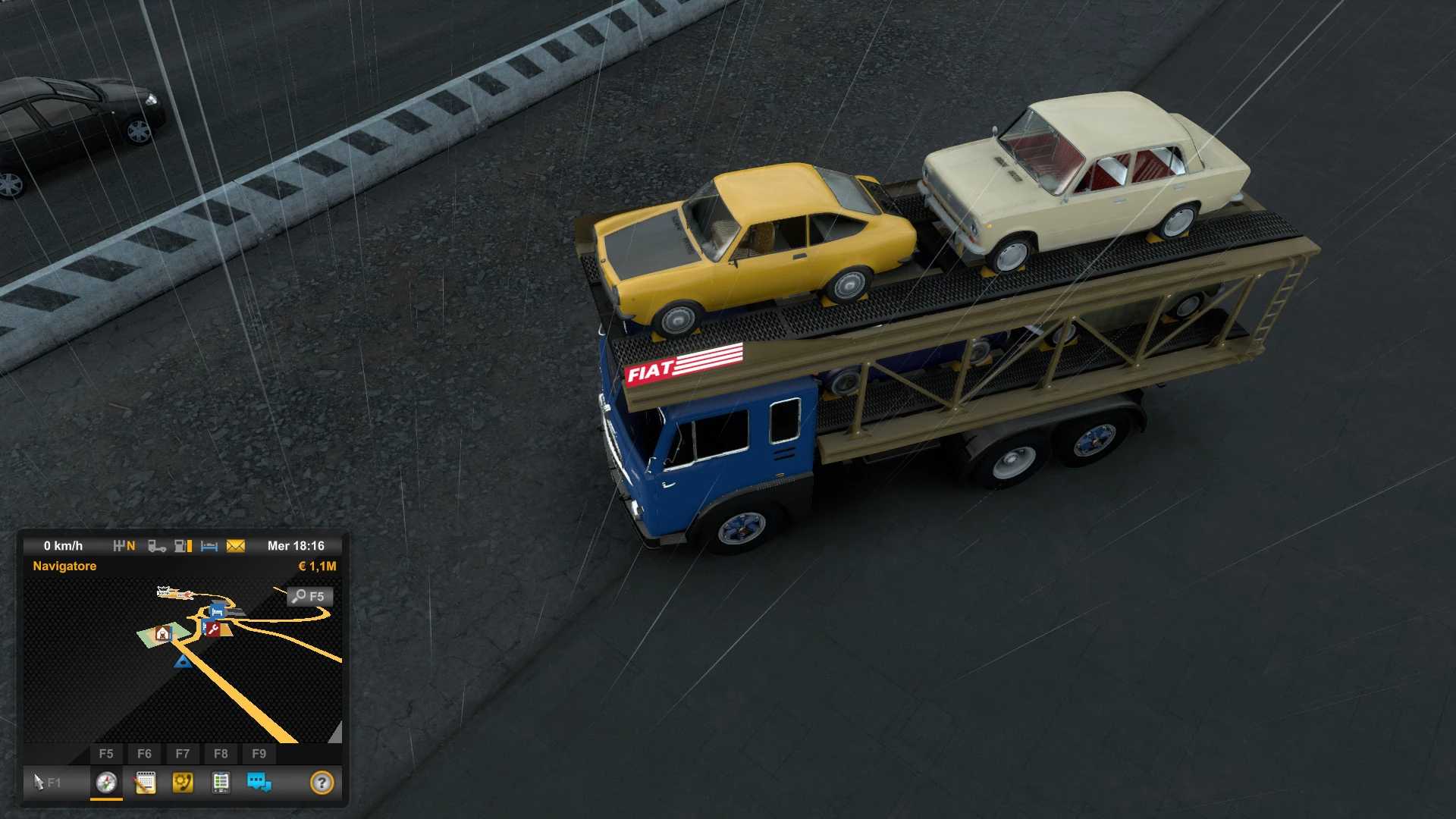Open the Navigatore compass tab
Image resolution: width=1456 pixels, height=819 pixels.
(106, 782)
